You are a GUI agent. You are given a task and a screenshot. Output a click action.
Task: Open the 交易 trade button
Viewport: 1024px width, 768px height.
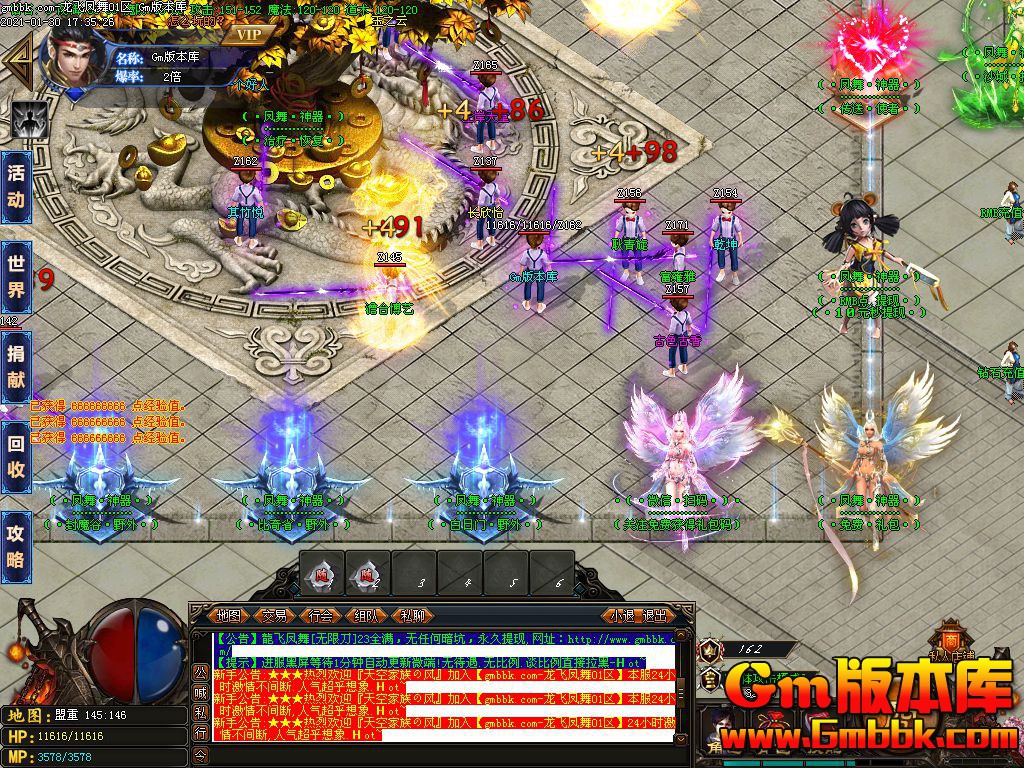tap(274, 615)
